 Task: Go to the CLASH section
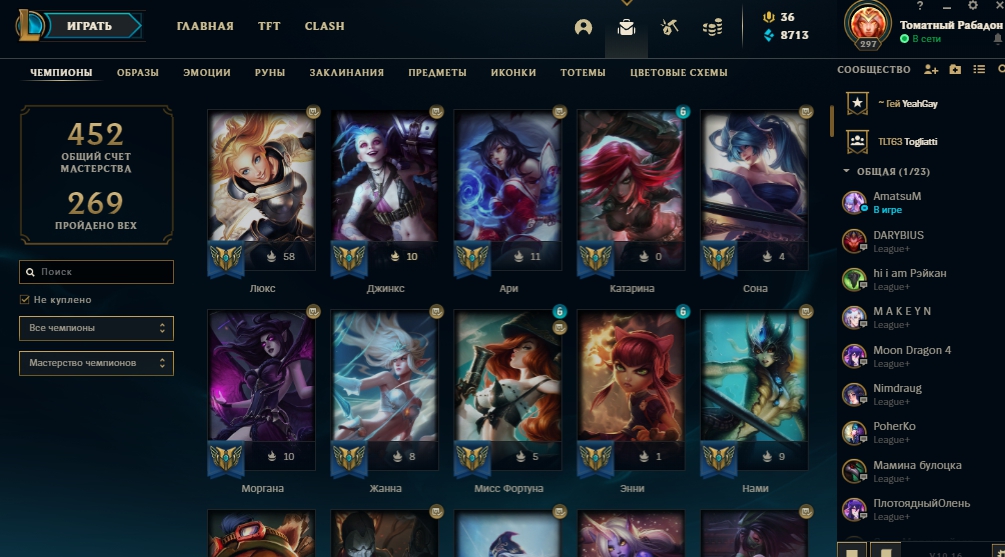[324, 26]
